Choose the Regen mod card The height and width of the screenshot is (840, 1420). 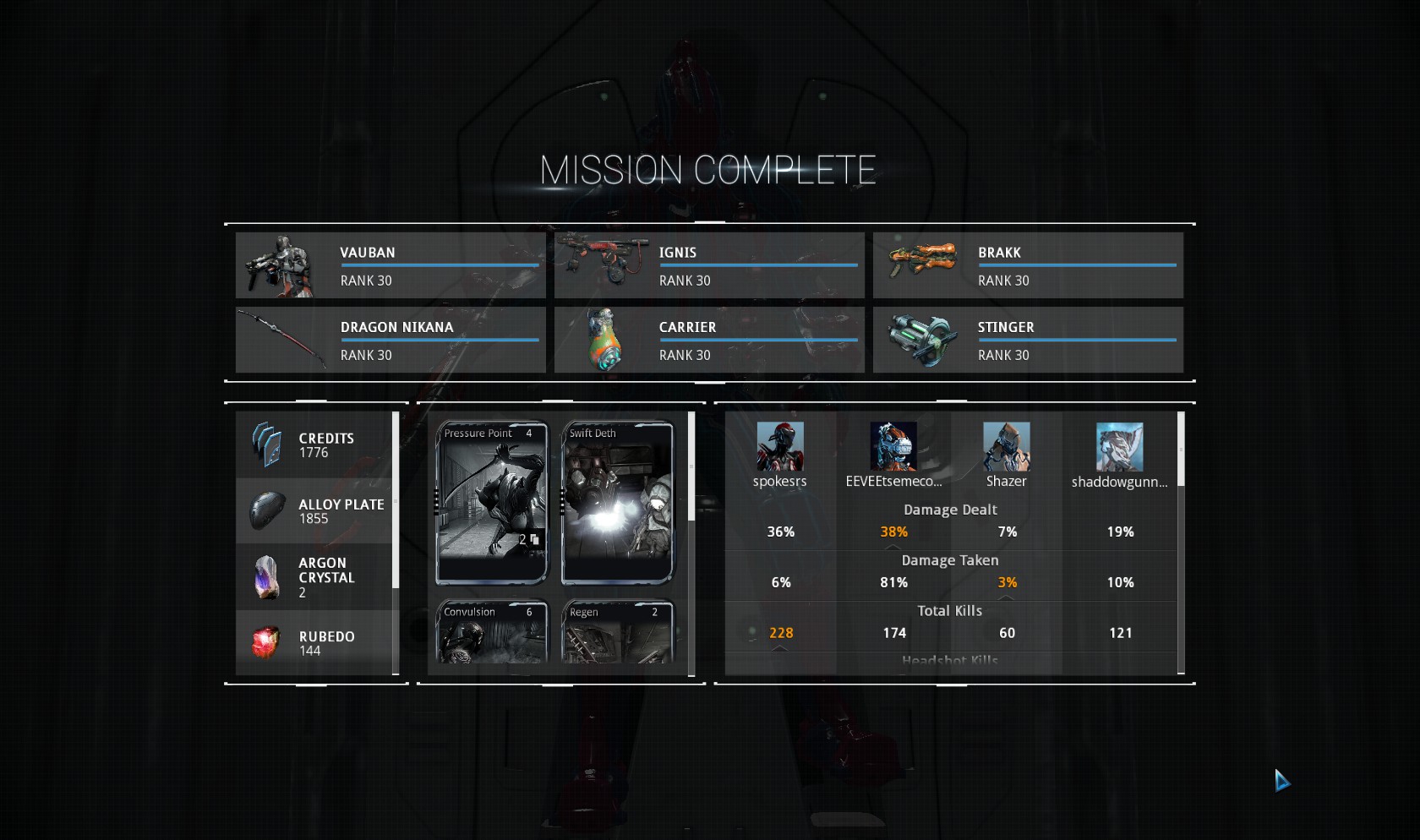[x=618, y=632]
